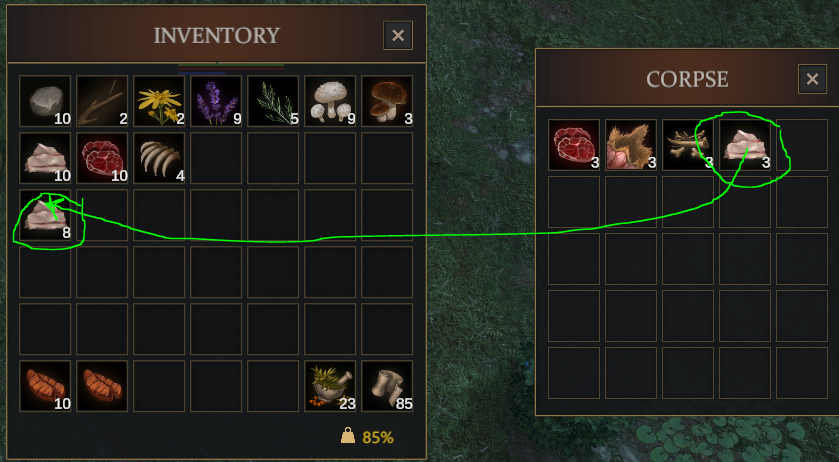
Task: Pick the wooden stick item slot
Action: point(102,101)
